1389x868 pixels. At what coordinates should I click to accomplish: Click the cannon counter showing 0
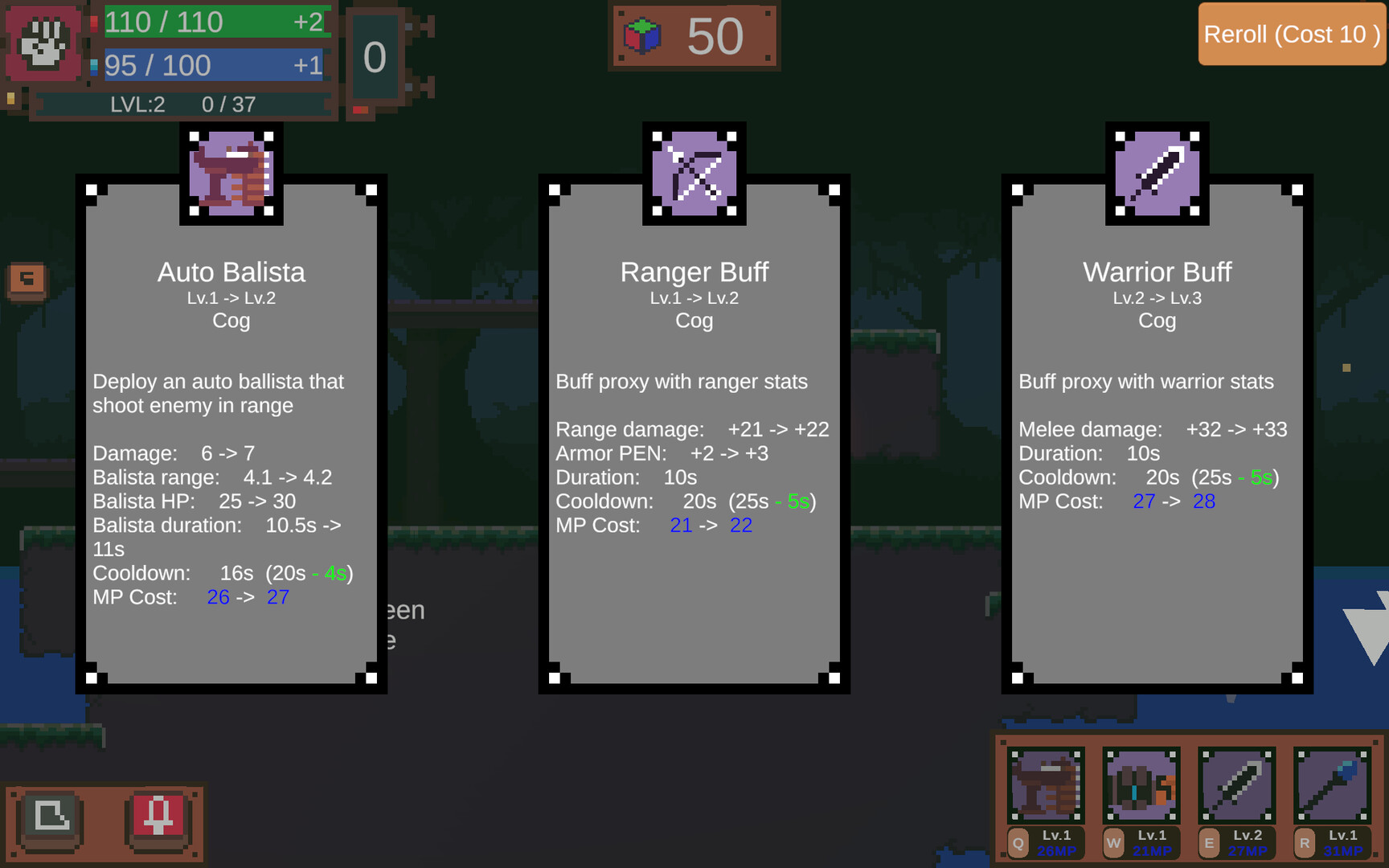tap(375, 56)
